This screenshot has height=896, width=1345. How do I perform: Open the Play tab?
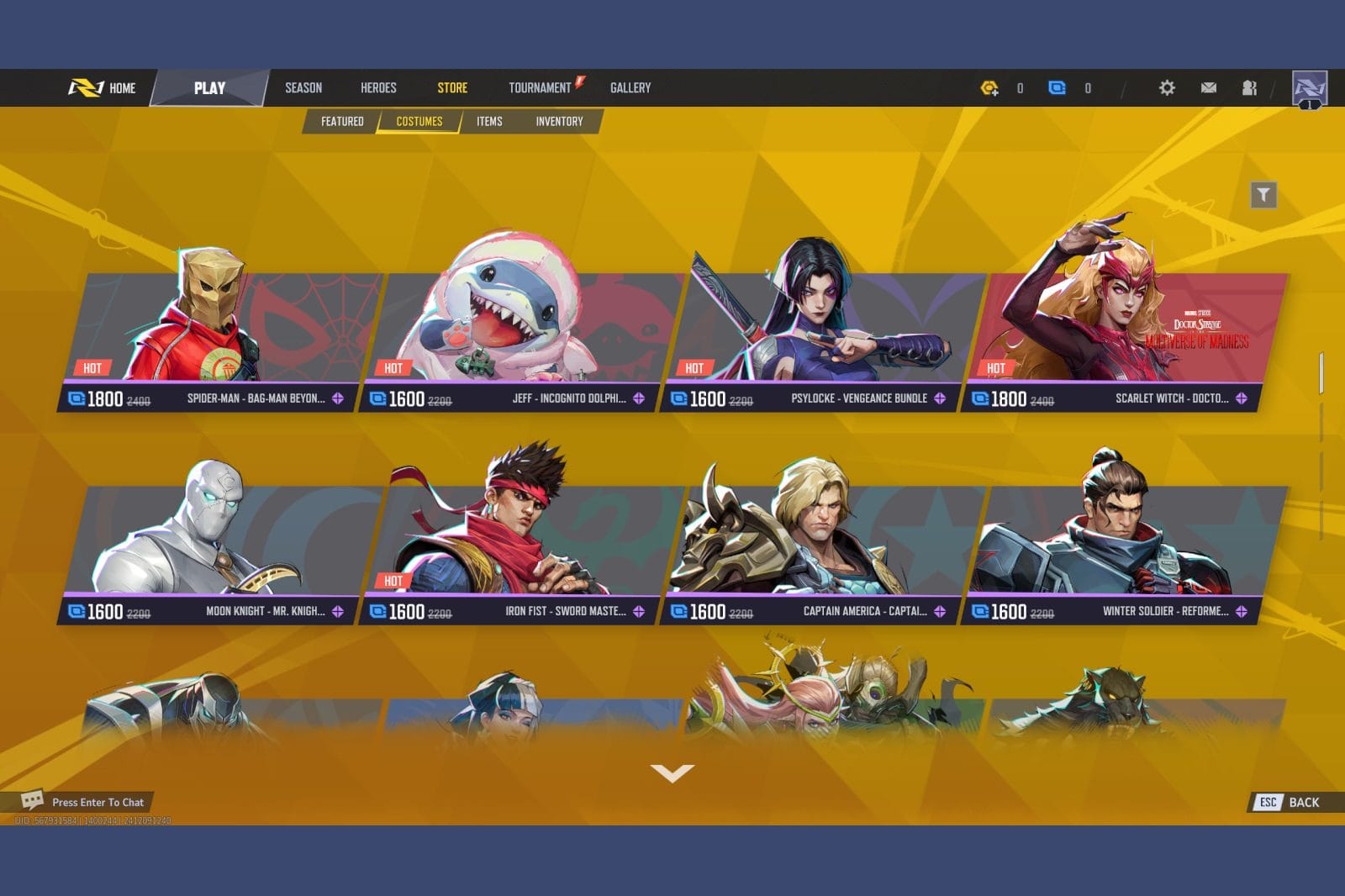pyautogui.click(x=209, y=87)
